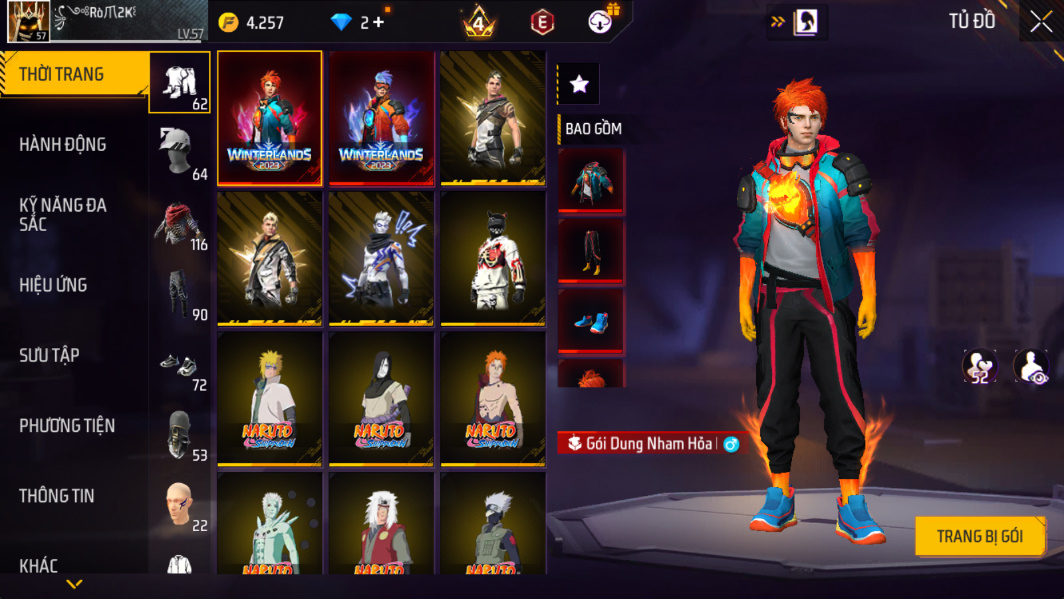Select the KỸ NĂNG ĐA SẮC category
1064x599 pixels.
pyautogui.click(x=62, y=215)
